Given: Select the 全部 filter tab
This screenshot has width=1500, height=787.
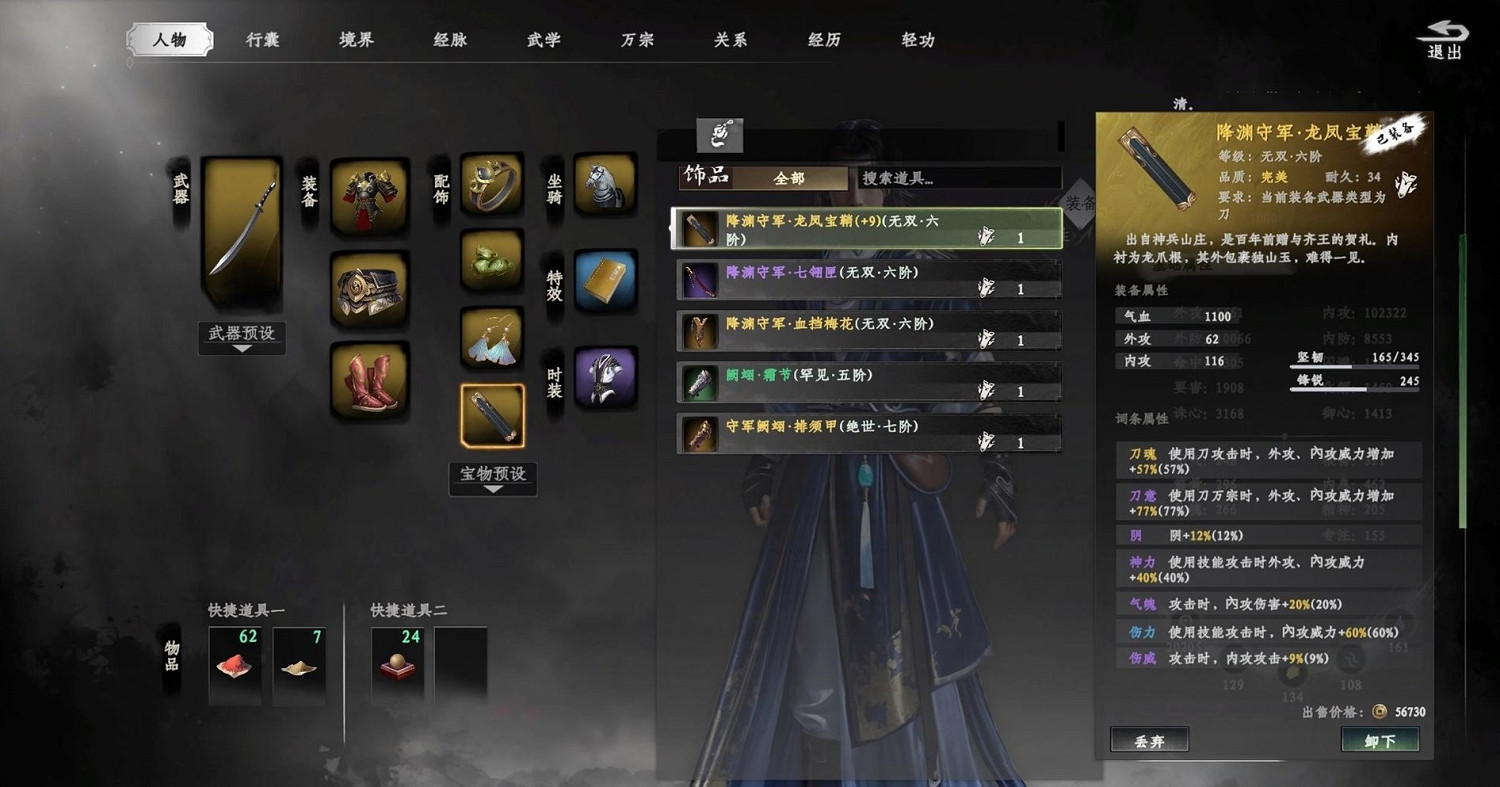Looking at the screenshot, I should (793, 179).
